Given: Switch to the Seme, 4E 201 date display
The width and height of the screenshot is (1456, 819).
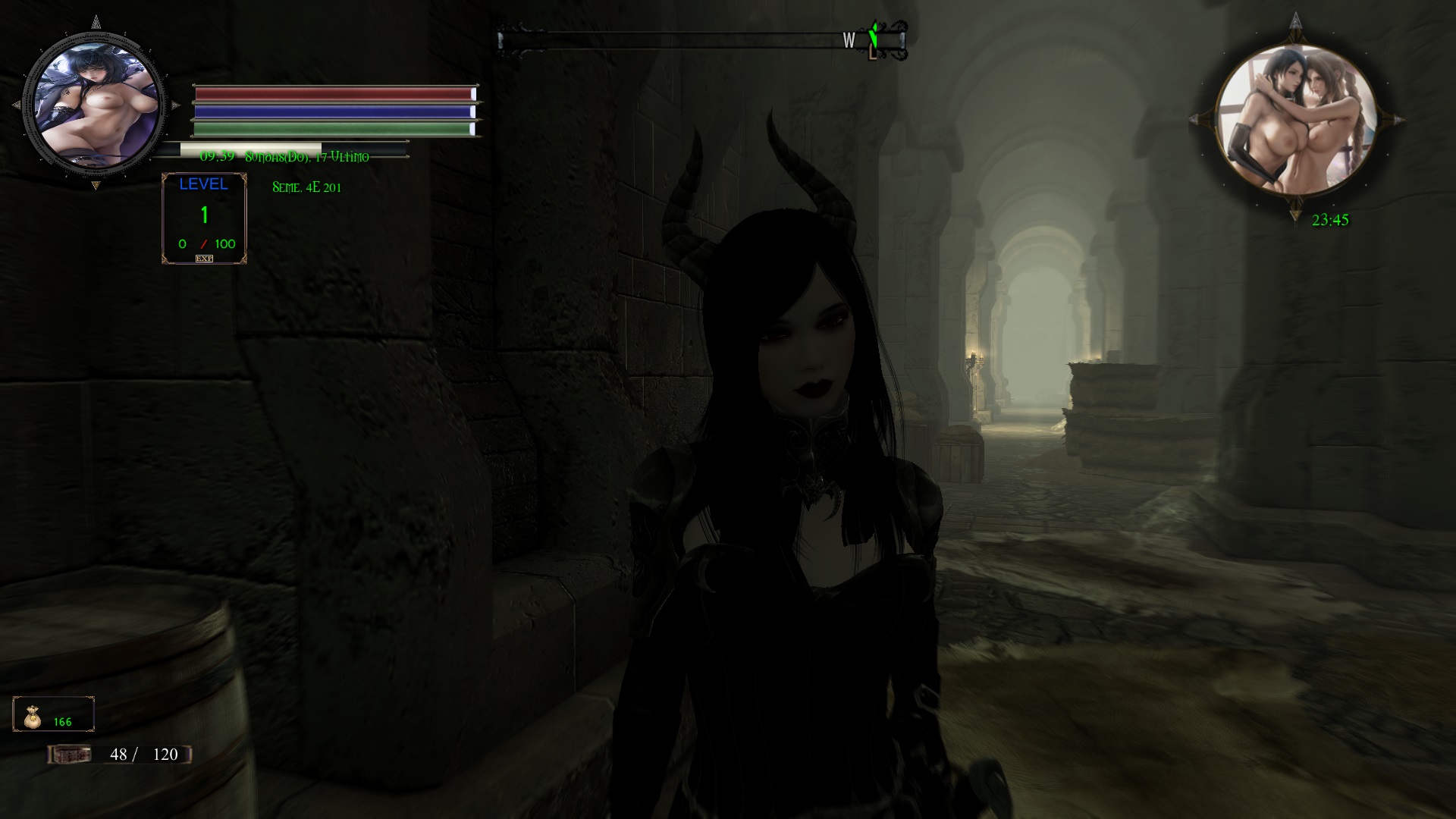Looking at the screenshot, I should (306, 187).
